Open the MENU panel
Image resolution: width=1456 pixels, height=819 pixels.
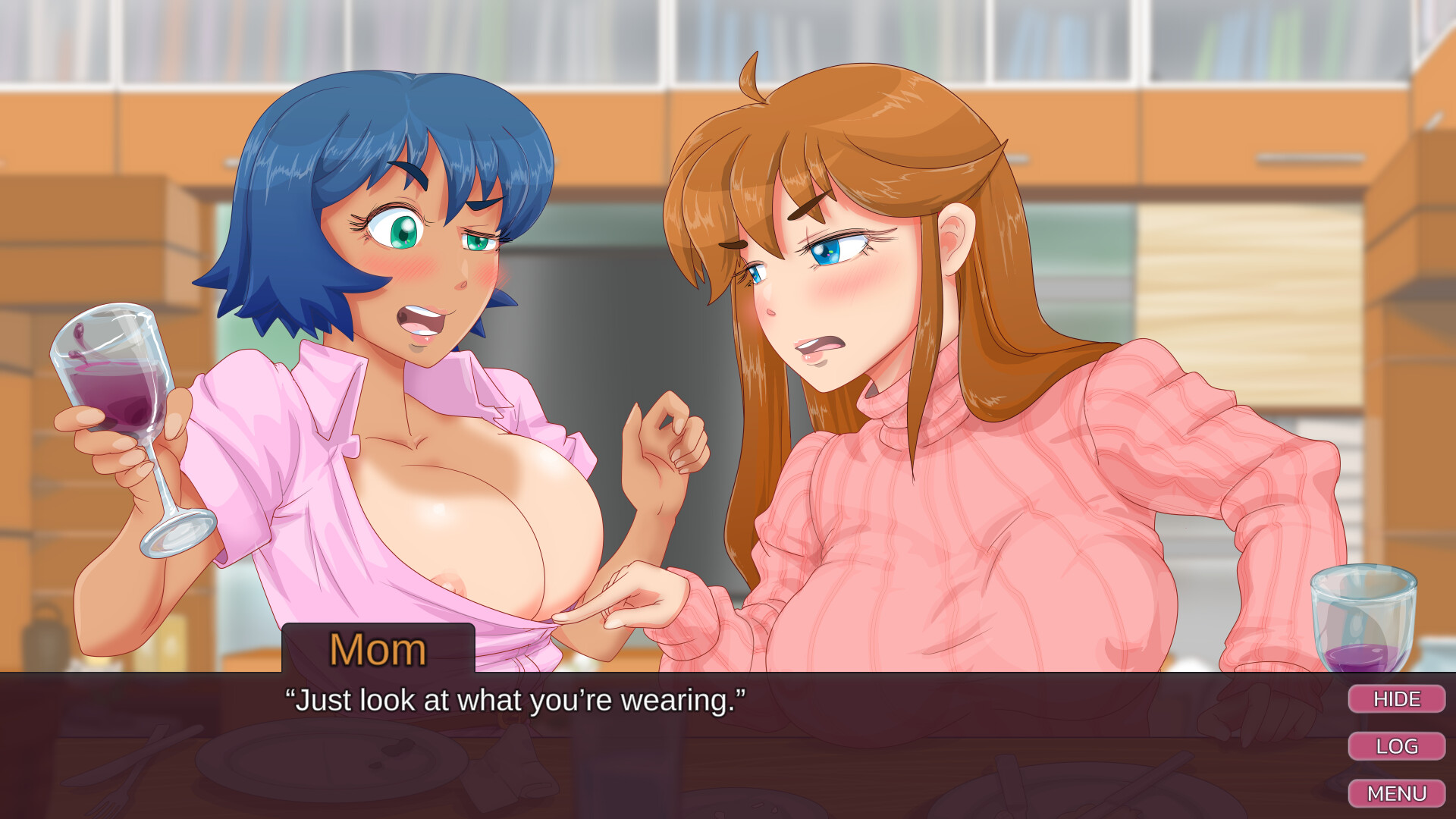(1398, 793)
